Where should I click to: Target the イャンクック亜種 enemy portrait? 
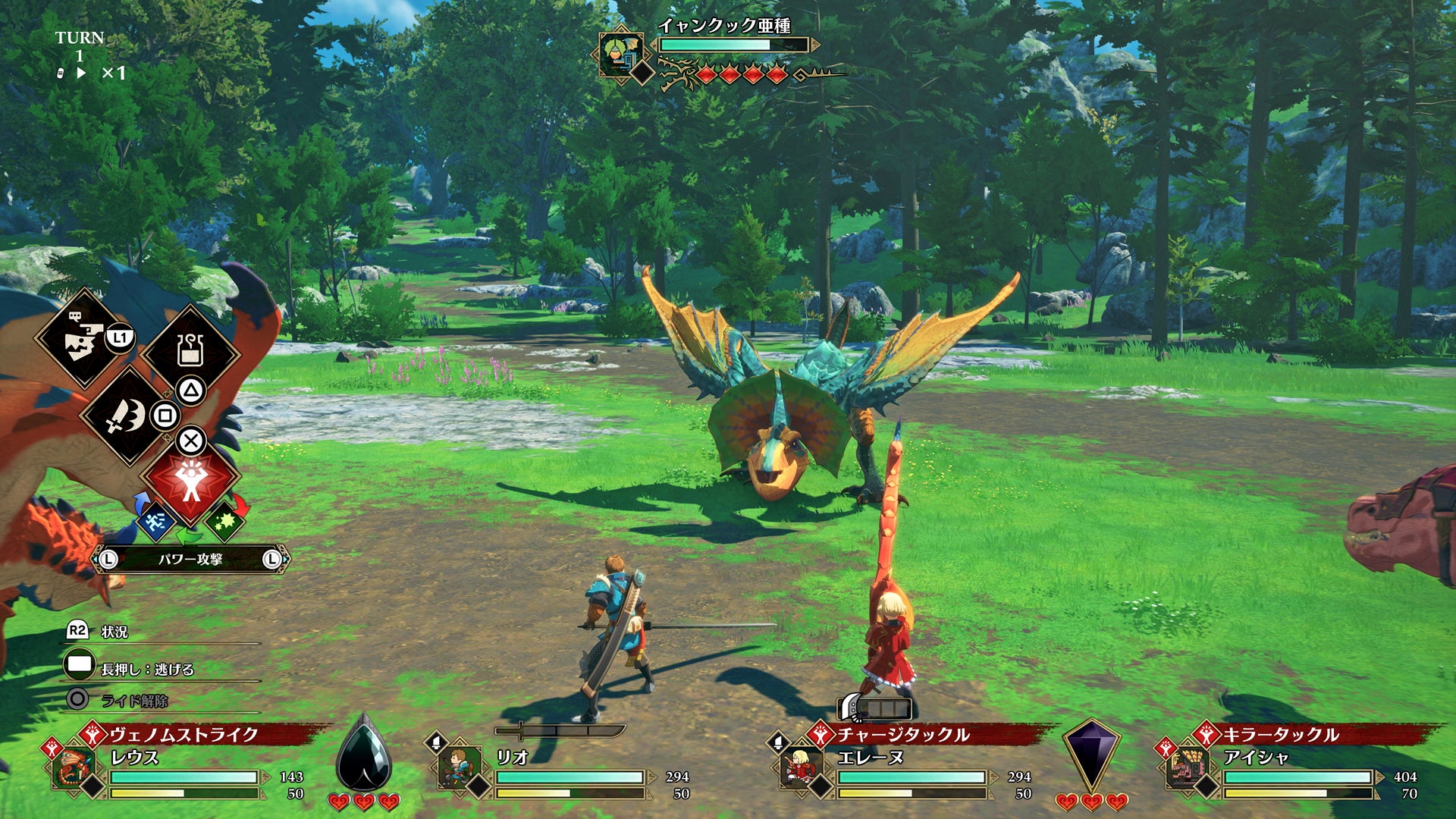621,53
